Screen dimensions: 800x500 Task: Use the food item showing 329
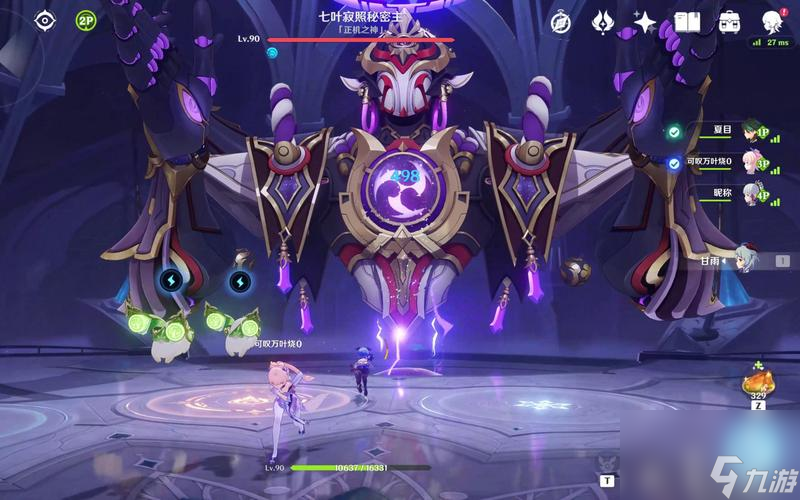757,383
